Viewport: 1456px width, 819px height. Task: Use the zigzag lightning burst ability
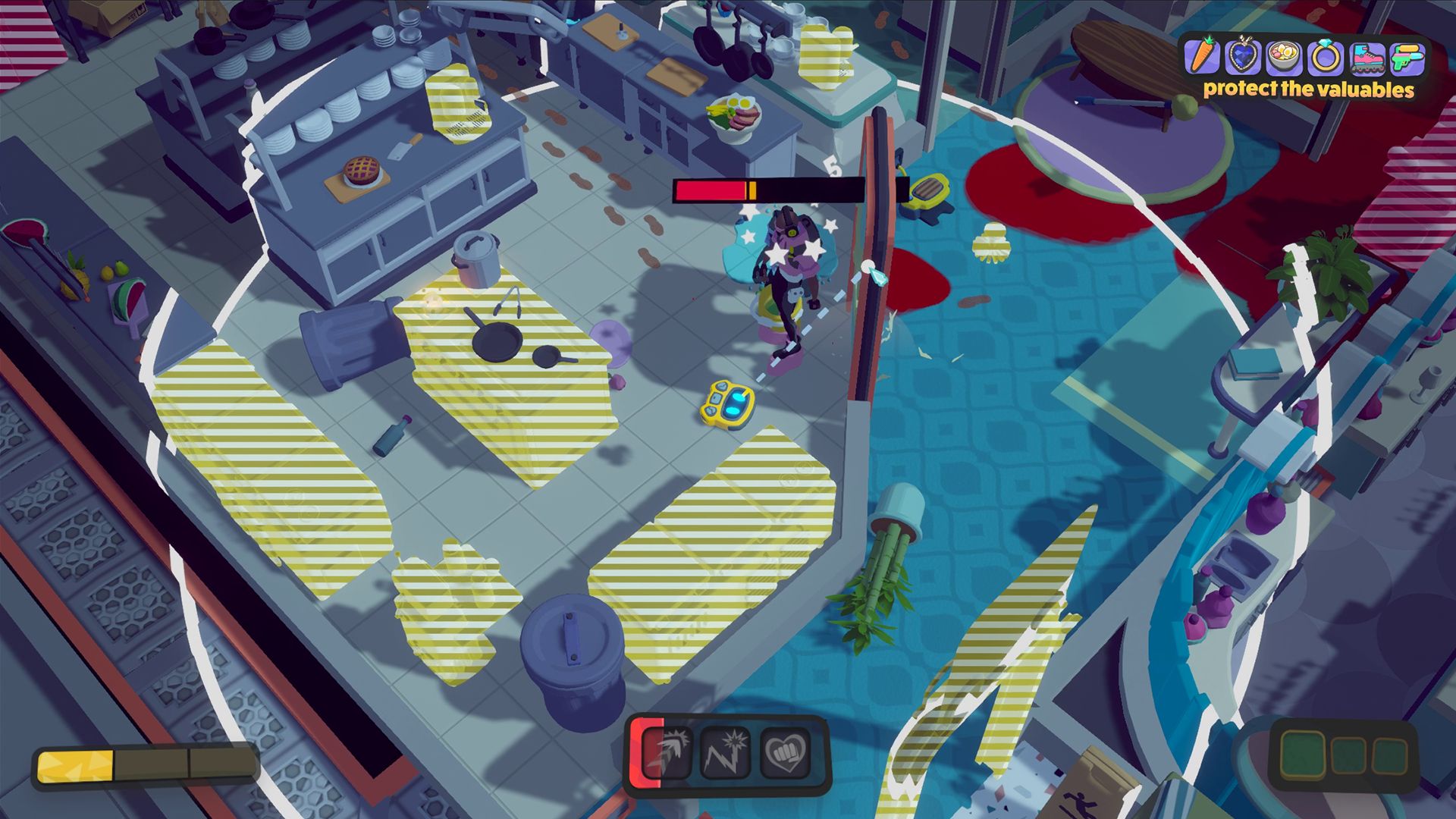click(x=724, y=753)
